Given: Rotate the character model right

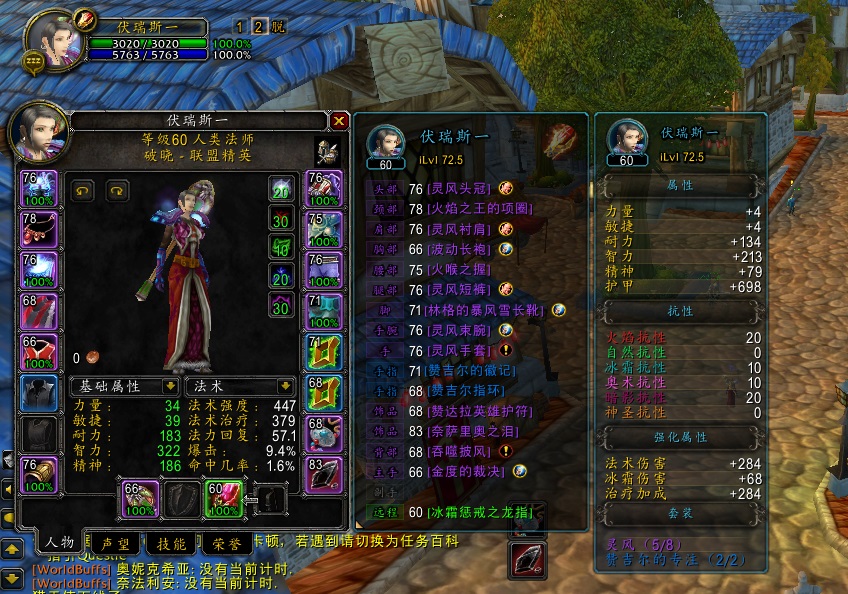Looking at the screenshot, I should tap(117, 189).
